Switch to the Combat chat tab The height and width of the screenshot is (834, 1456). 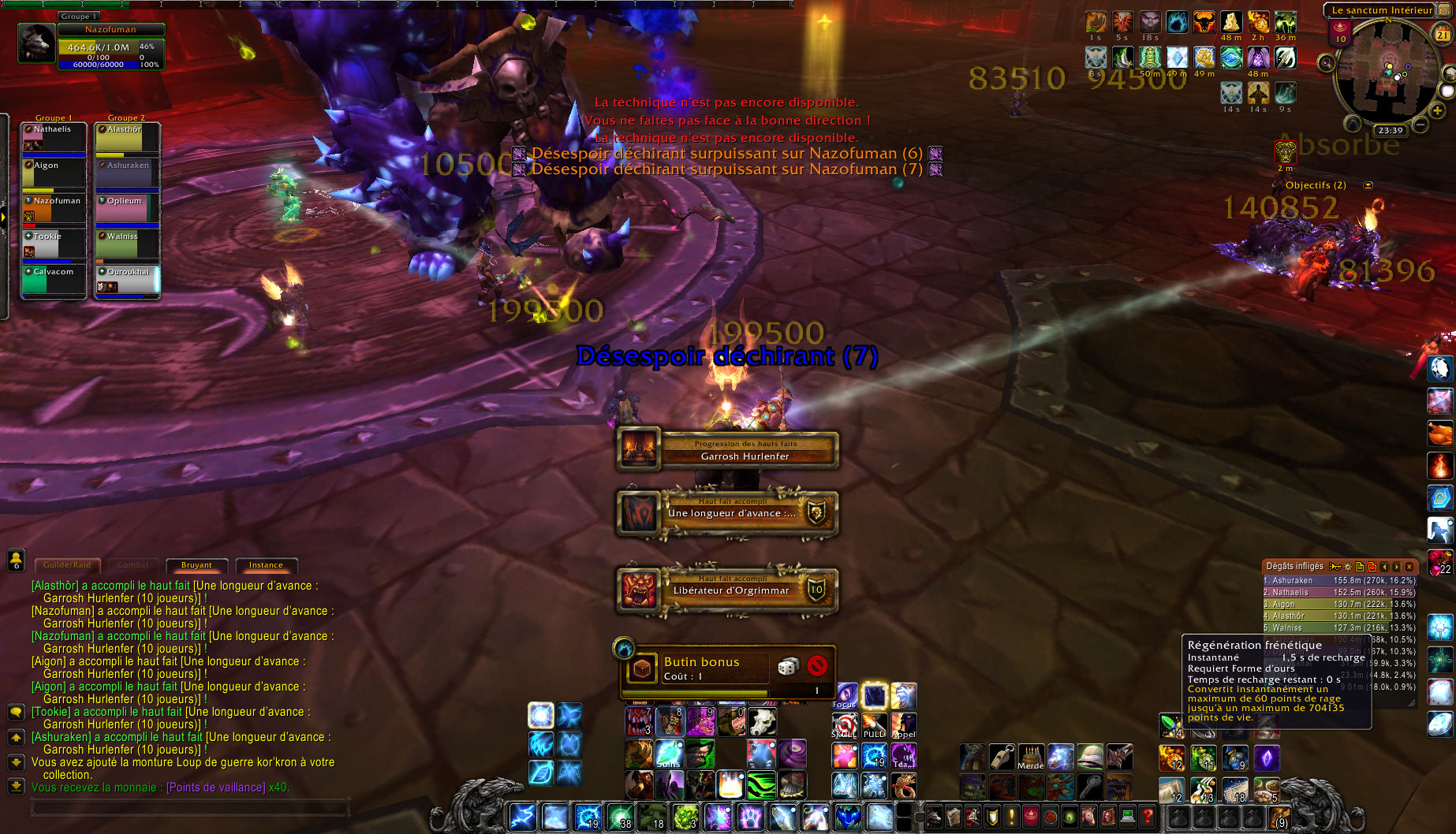[x=133, y=565]
